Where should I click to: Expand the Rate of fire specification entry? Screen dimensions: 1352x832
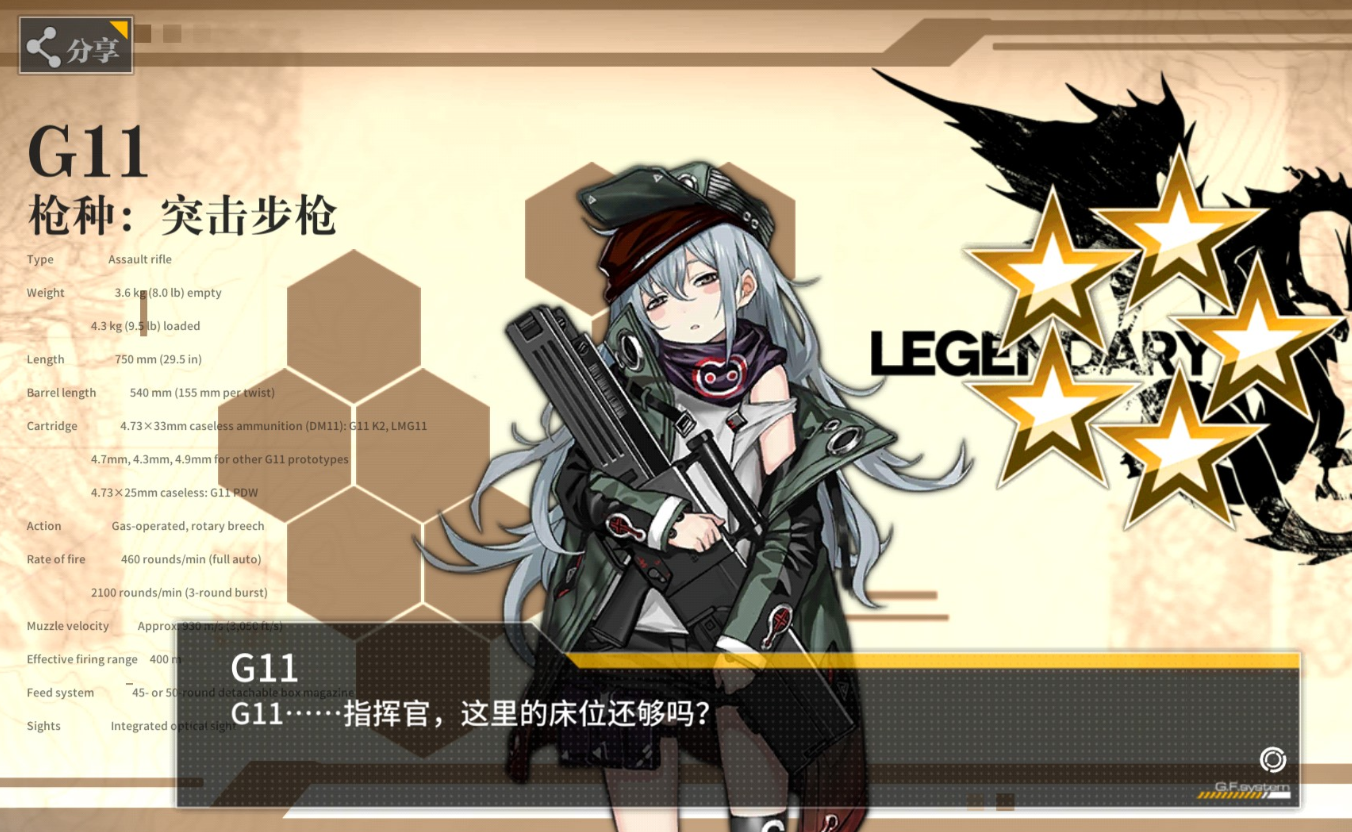pyautogui.click(x=55, y=559)
